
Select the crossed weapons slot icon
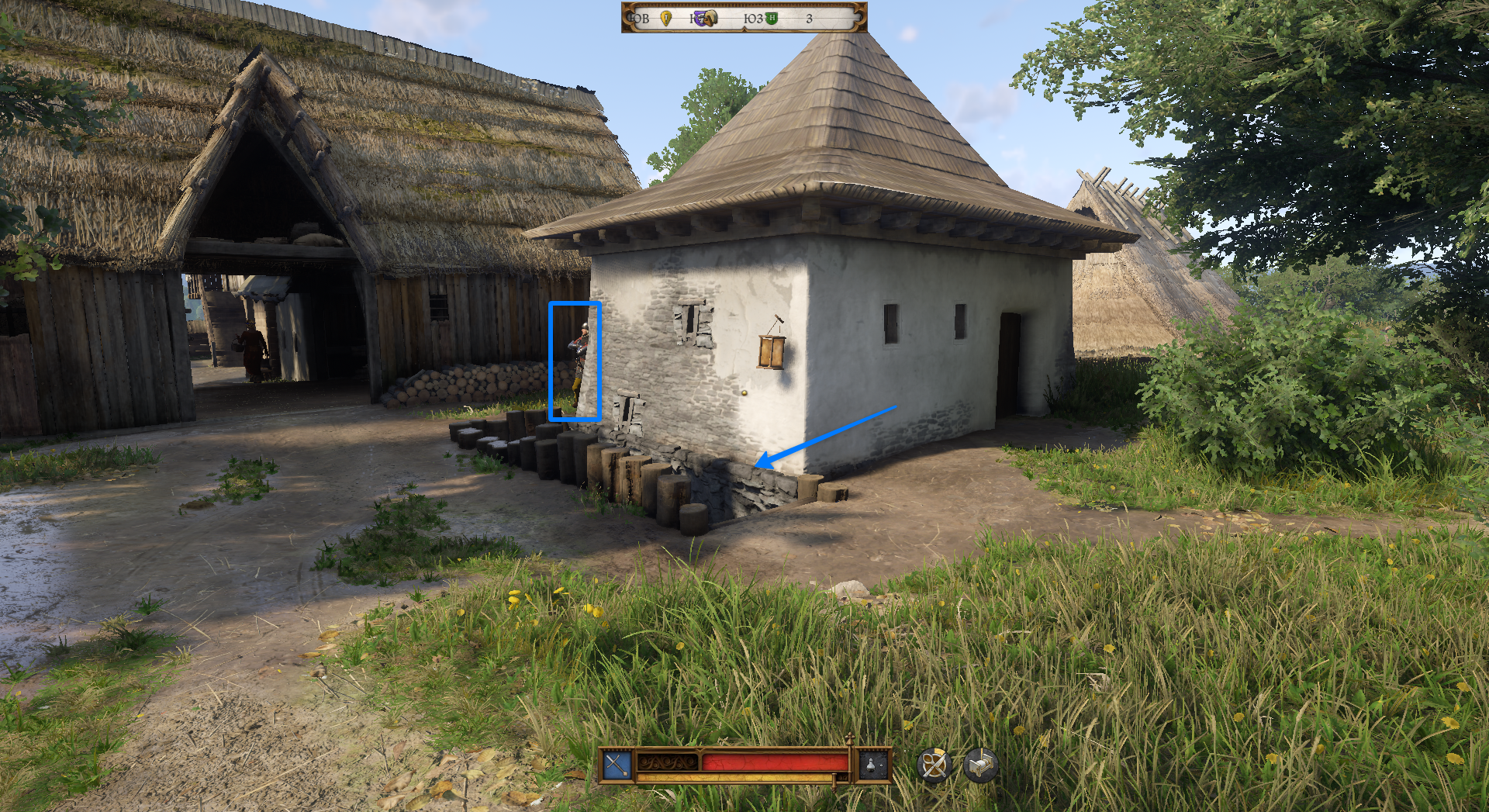(x=617, y=765)
